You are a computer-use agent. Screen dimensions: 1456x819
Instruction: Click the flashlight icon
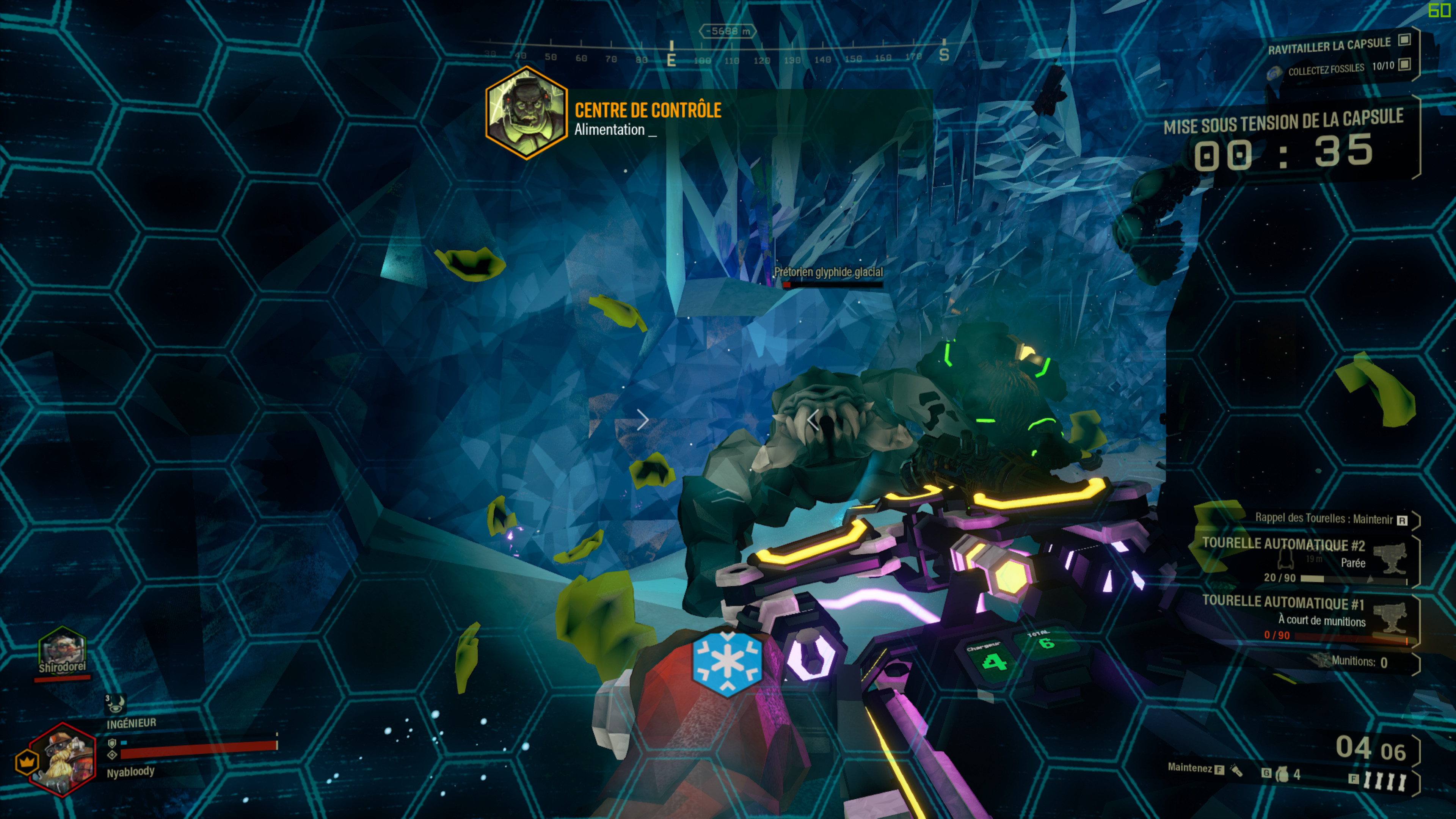click(x=1237, y=770)
